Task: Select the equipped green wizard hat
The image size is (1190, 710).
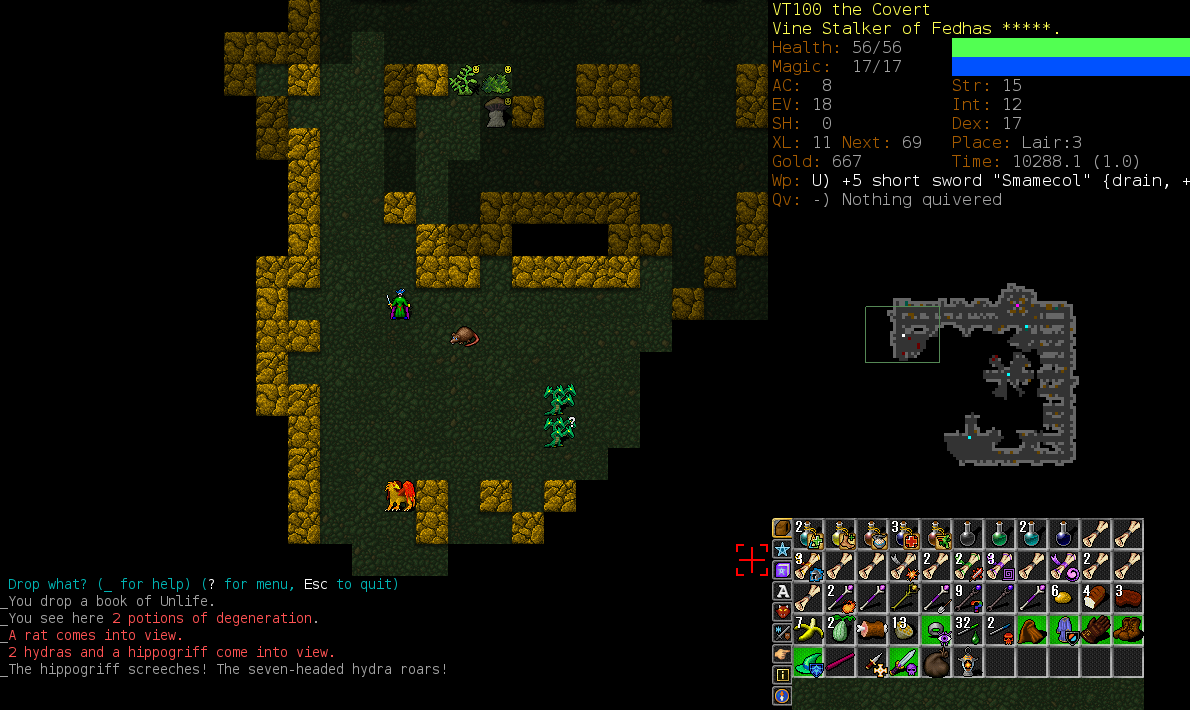Action: coord(808,662)
